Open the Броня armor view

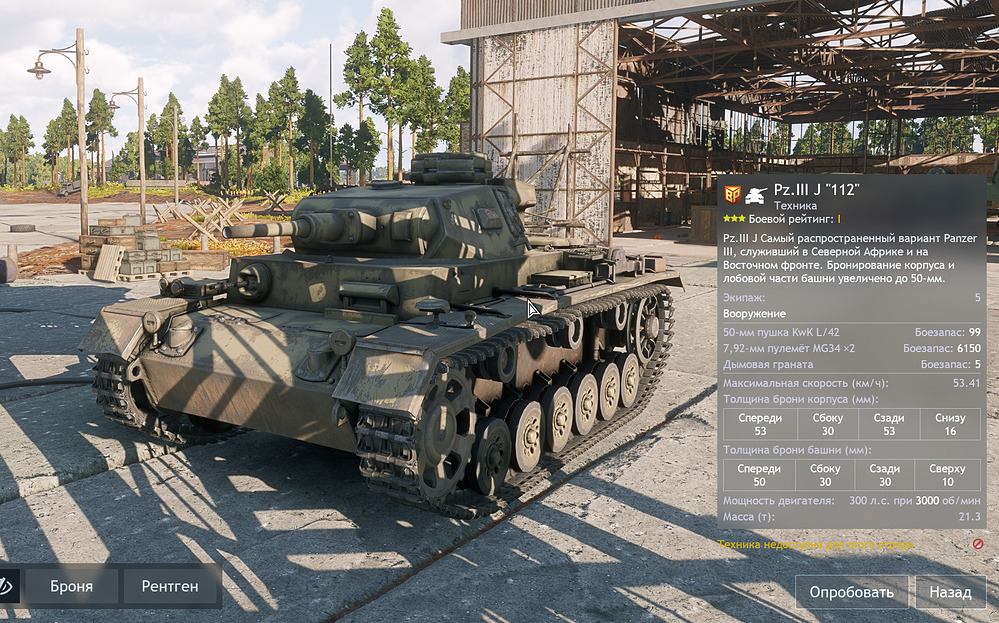(x=72, y=587)
